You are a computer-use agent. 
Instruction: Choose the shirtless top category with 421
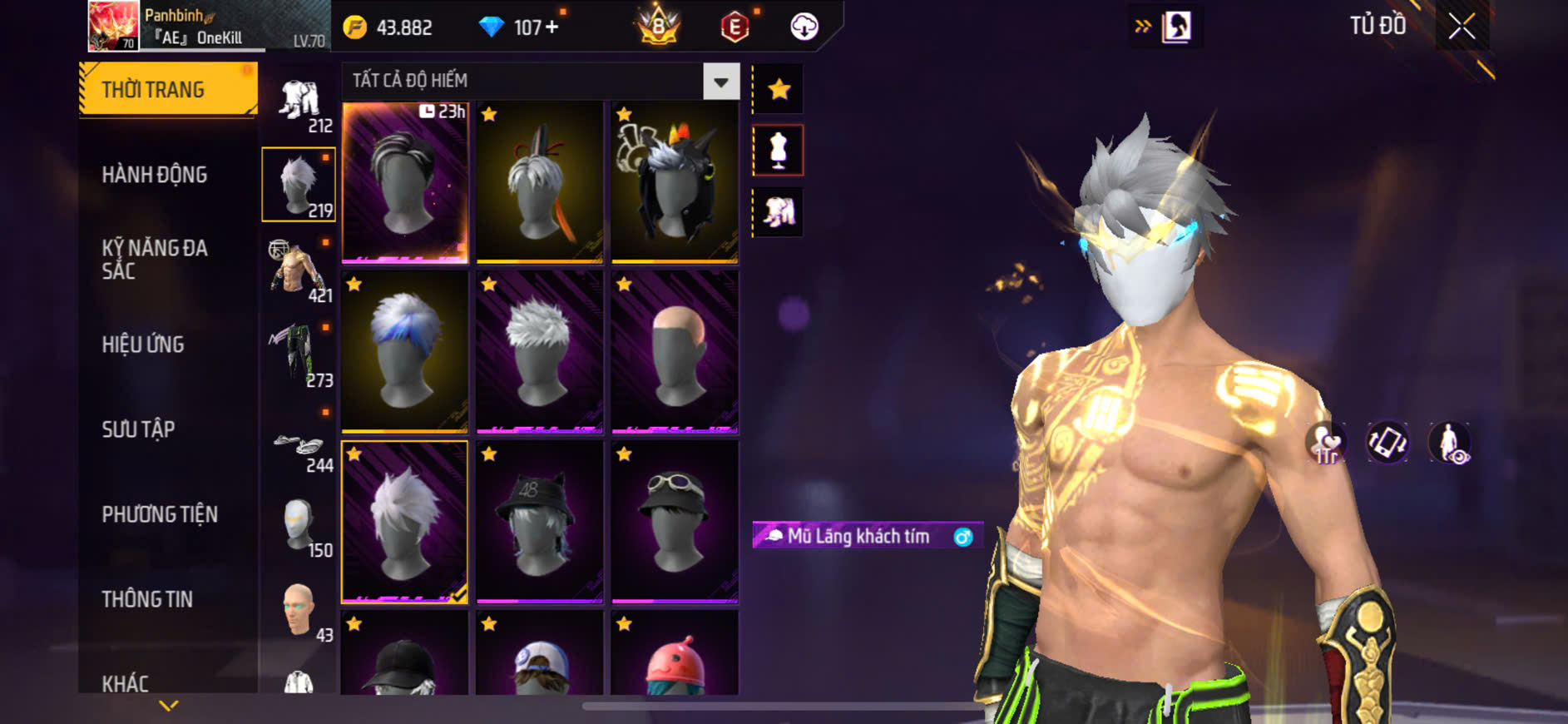click(x=299, y=271)
